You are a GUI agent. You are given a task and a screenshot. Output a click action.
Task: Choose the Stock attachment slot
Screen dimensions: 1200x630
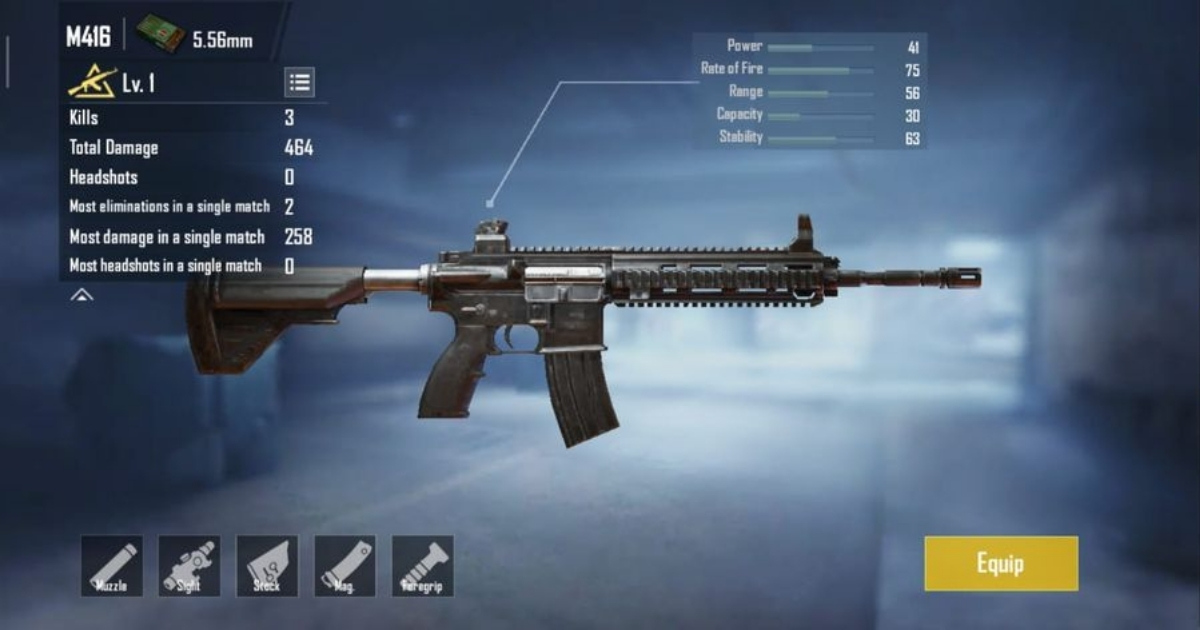pos(267,566)
